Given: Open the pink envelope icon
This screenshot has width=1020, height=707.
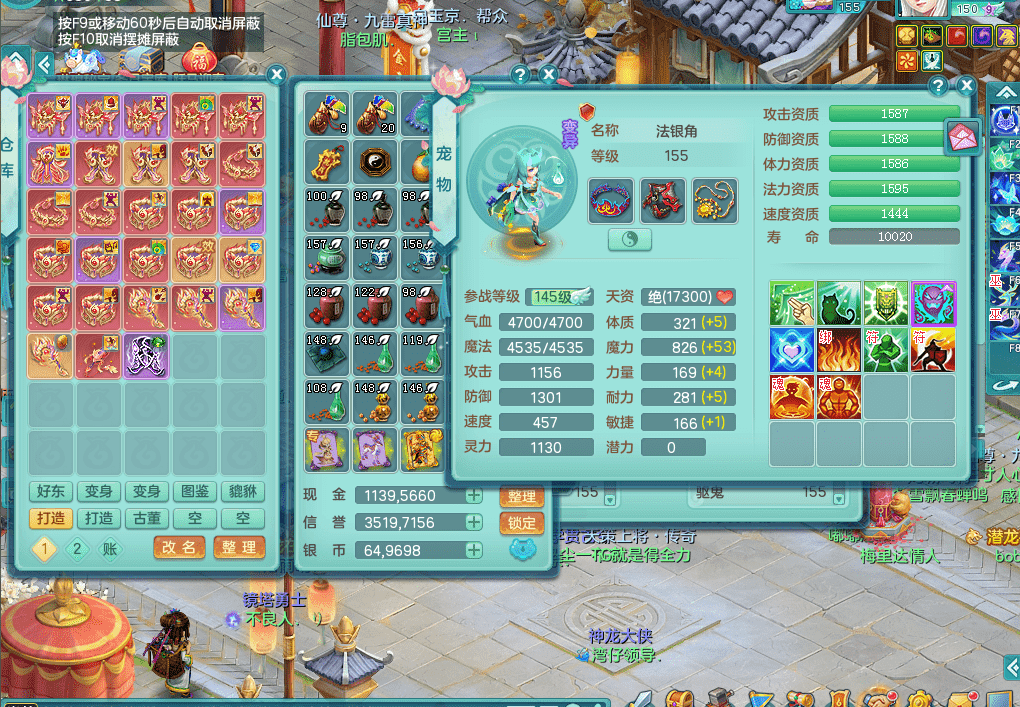Looking at the screenshot, I should (x=964, y=136).
